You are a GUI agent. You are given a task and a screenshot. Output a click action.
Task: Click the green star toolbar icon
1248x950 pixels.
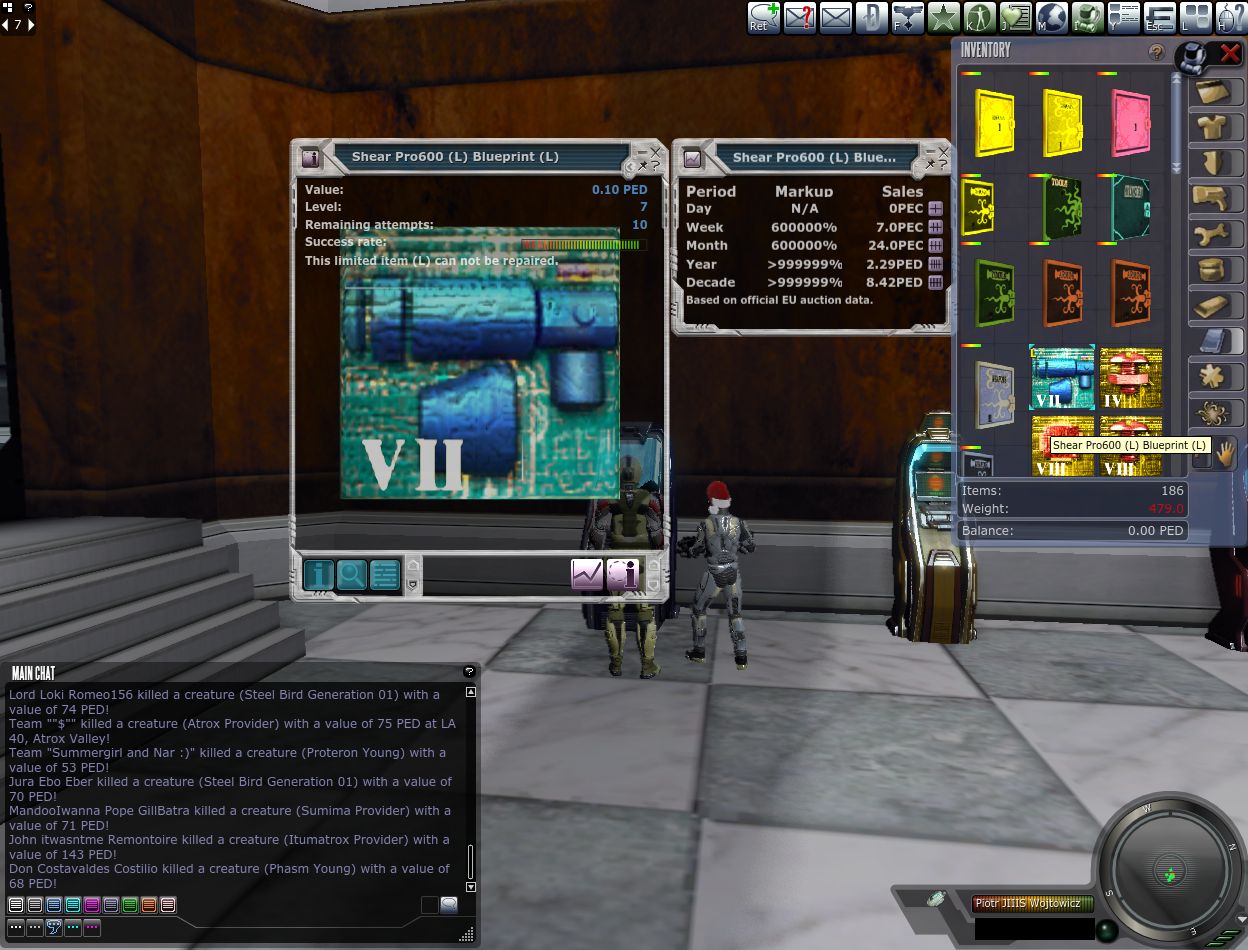pyautogui.click(x=943, y=18)
